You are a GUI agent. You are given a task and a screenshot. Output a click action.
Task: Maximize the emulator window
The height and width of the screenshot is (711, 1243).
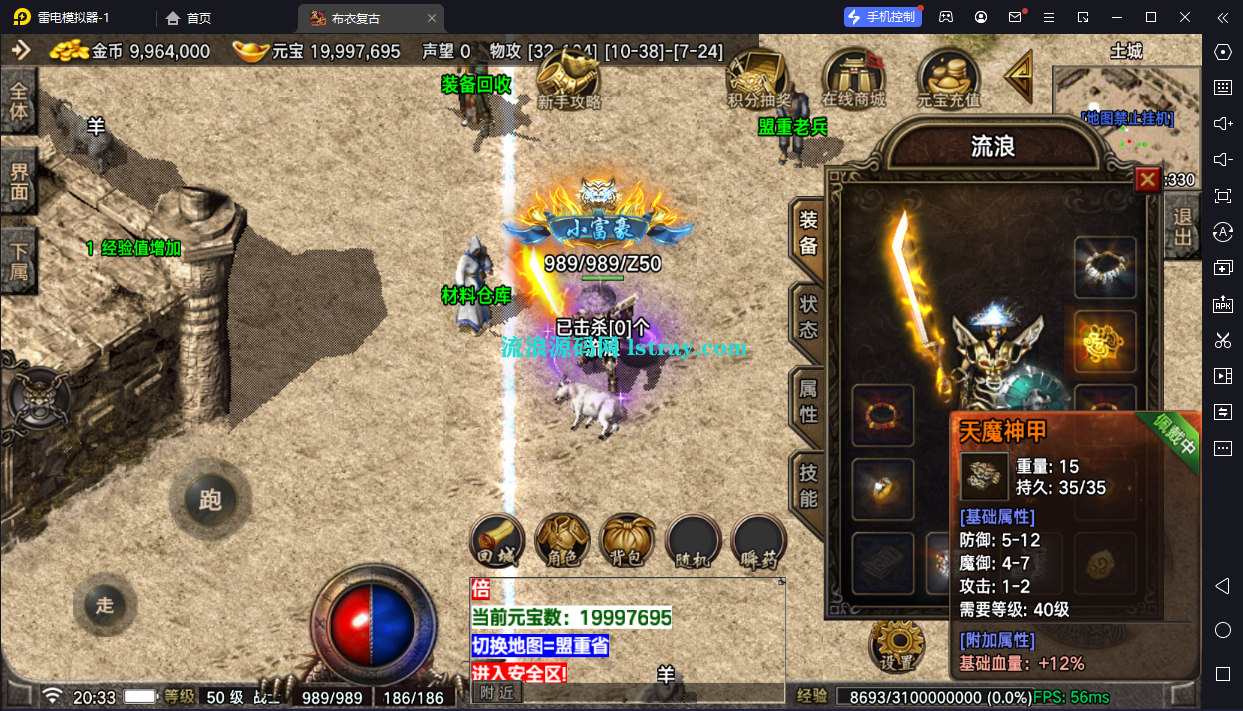click(x=1150, y=17)
